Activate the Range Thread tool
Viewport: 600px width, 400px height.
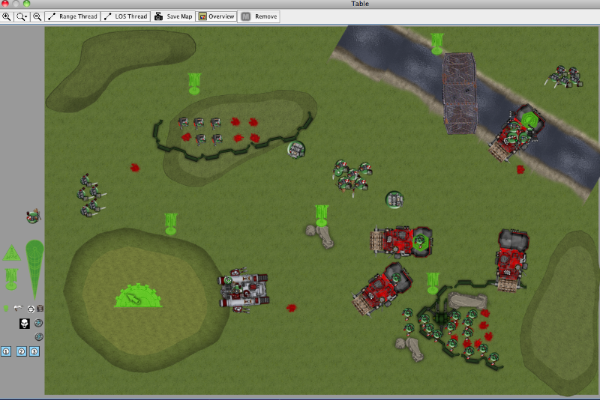pyautogui.click(x=73, y=17)
